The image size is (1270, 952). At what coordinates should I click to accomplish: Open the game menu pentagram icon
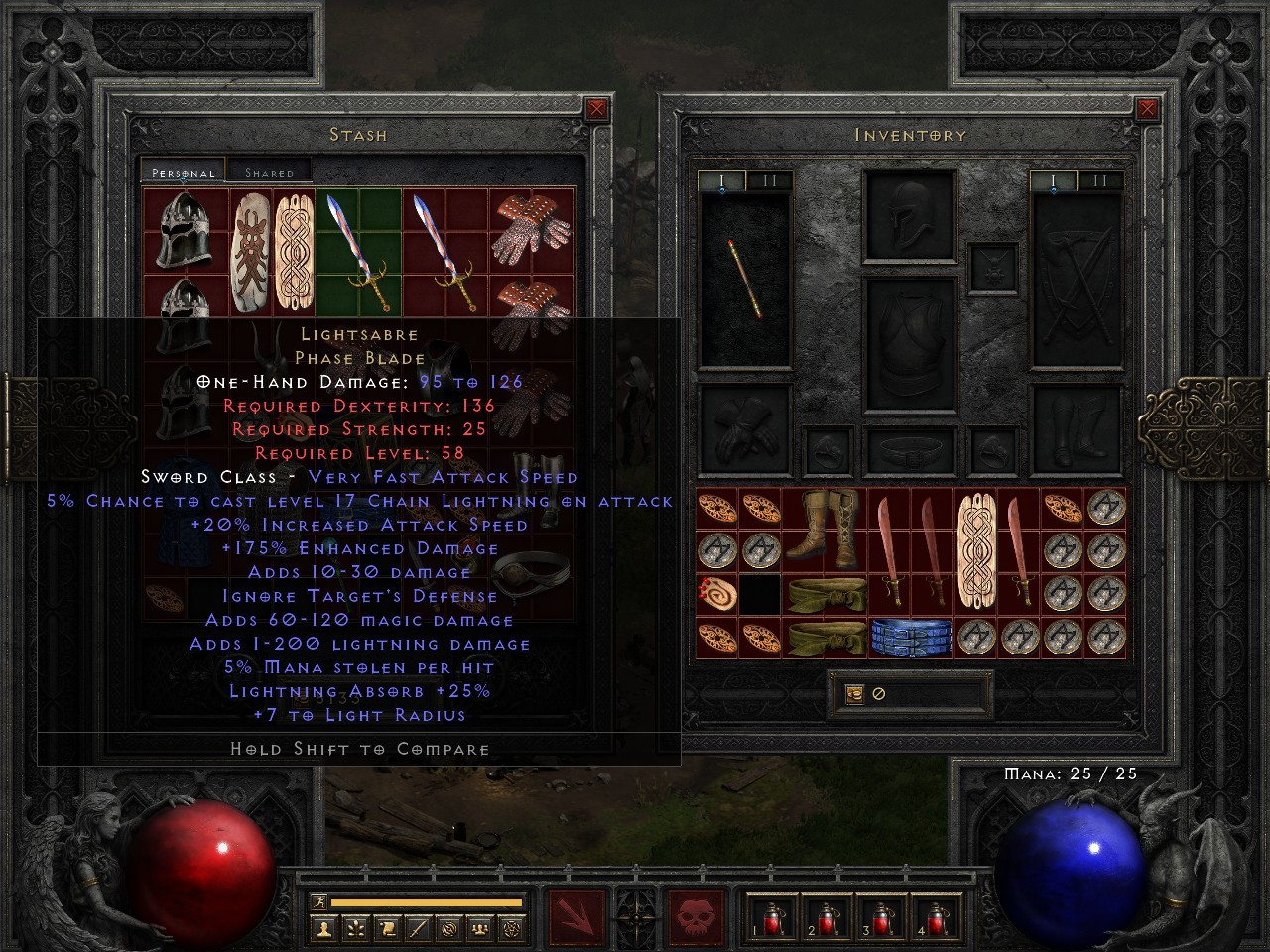[512, 930]
